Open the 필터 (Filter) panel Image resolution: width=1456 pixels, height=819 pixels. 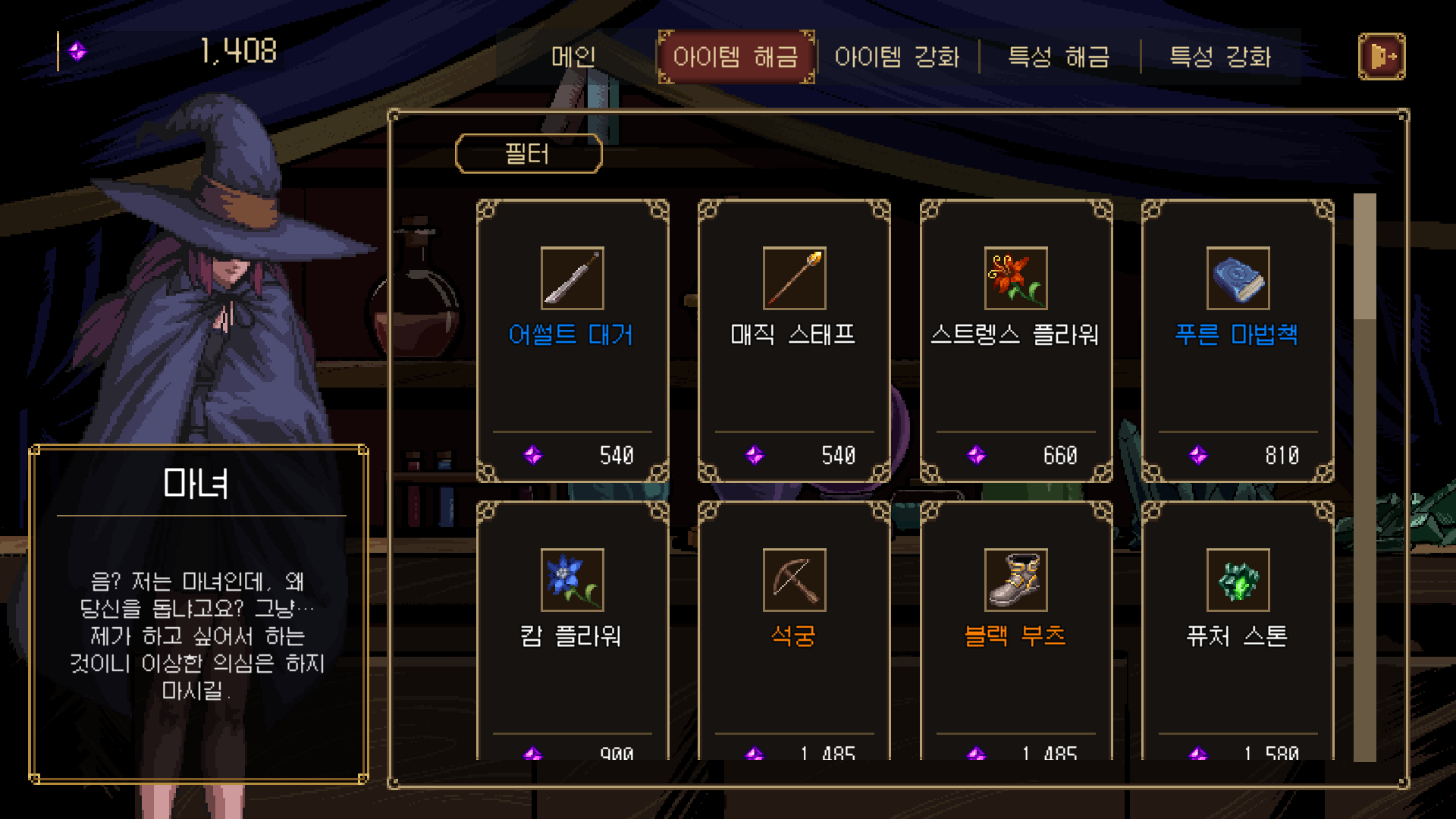[x=529, y=154]
